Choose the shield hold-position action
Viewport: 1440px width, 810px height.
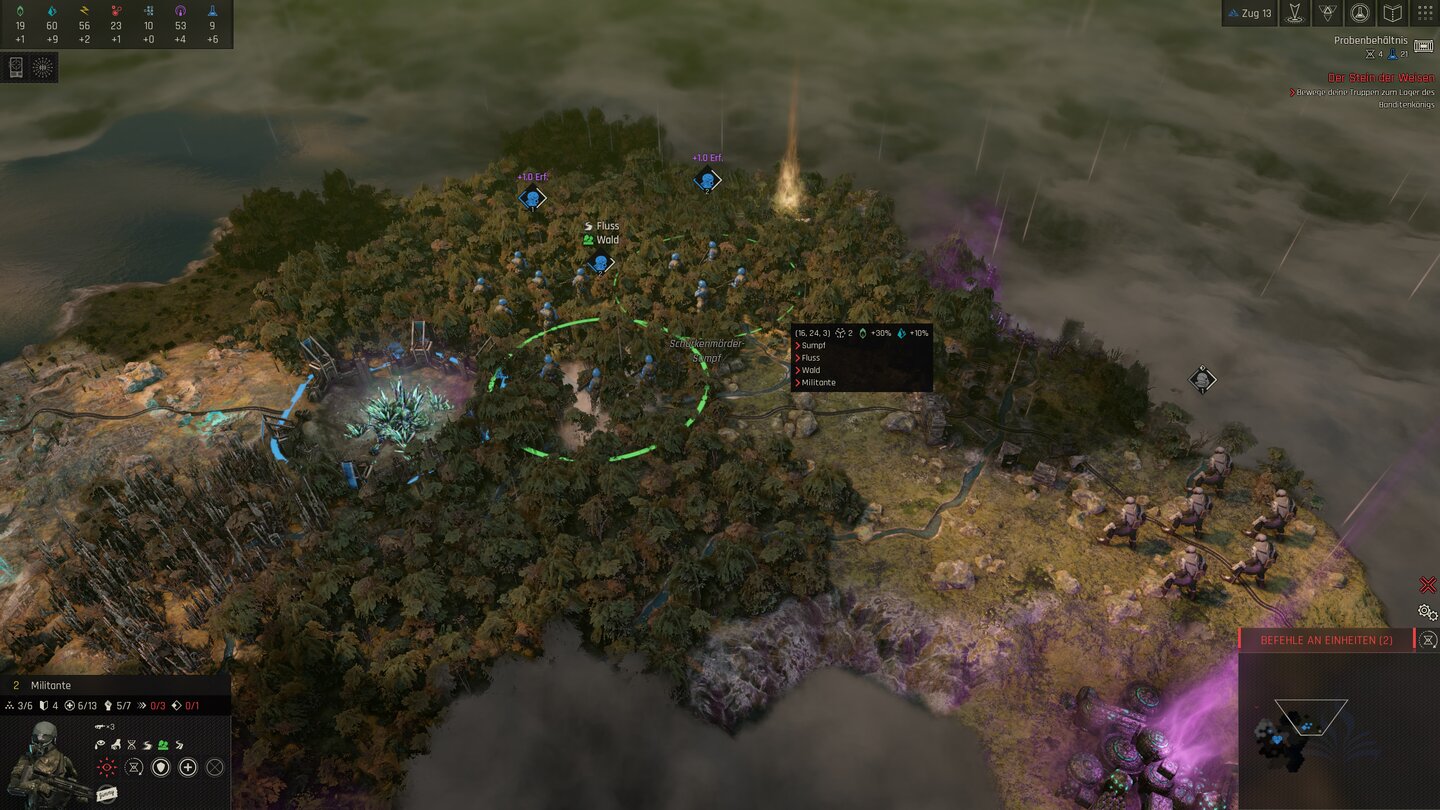(x=160, y=768)
